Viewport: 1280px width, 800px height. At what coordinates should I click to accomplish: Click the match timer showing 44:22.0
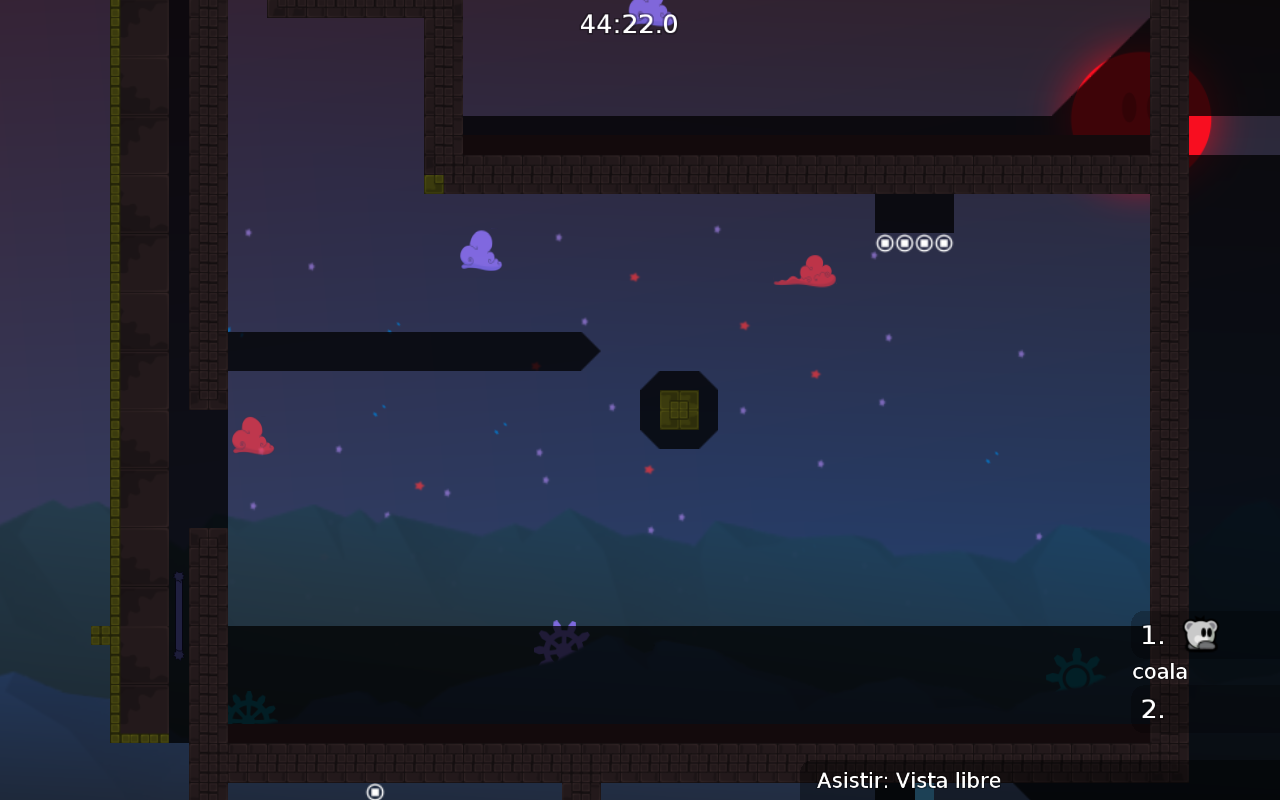tap(629, 23)
